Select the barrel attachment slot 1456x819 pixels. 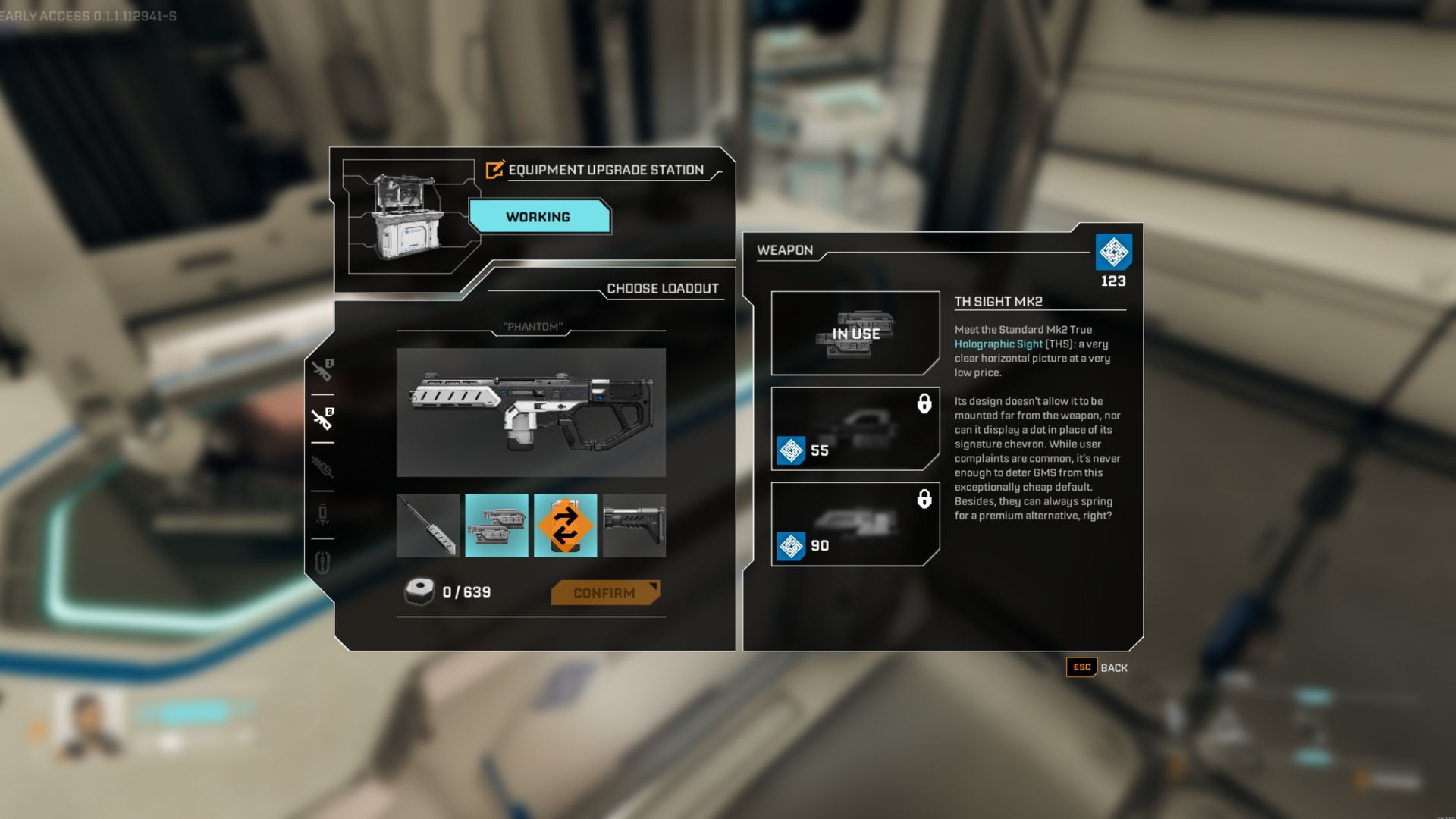coord(428,526)
